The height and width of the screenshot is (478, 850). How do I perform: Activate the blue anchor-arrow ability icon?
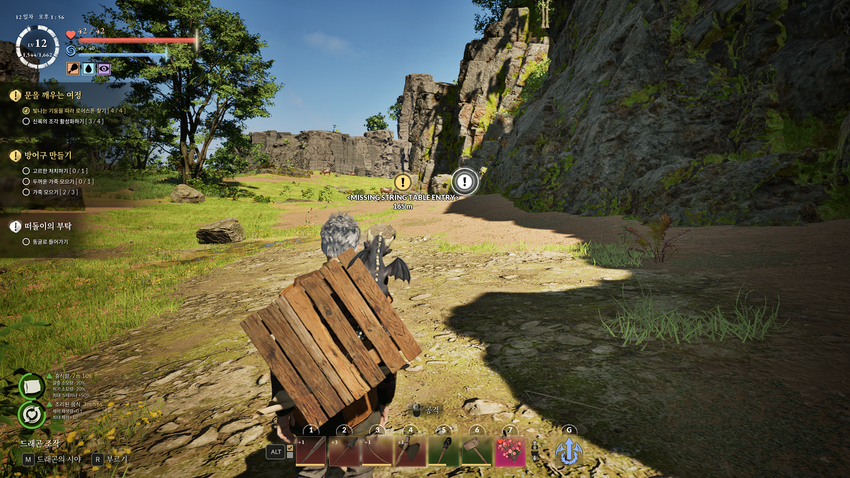pos(569,452)
